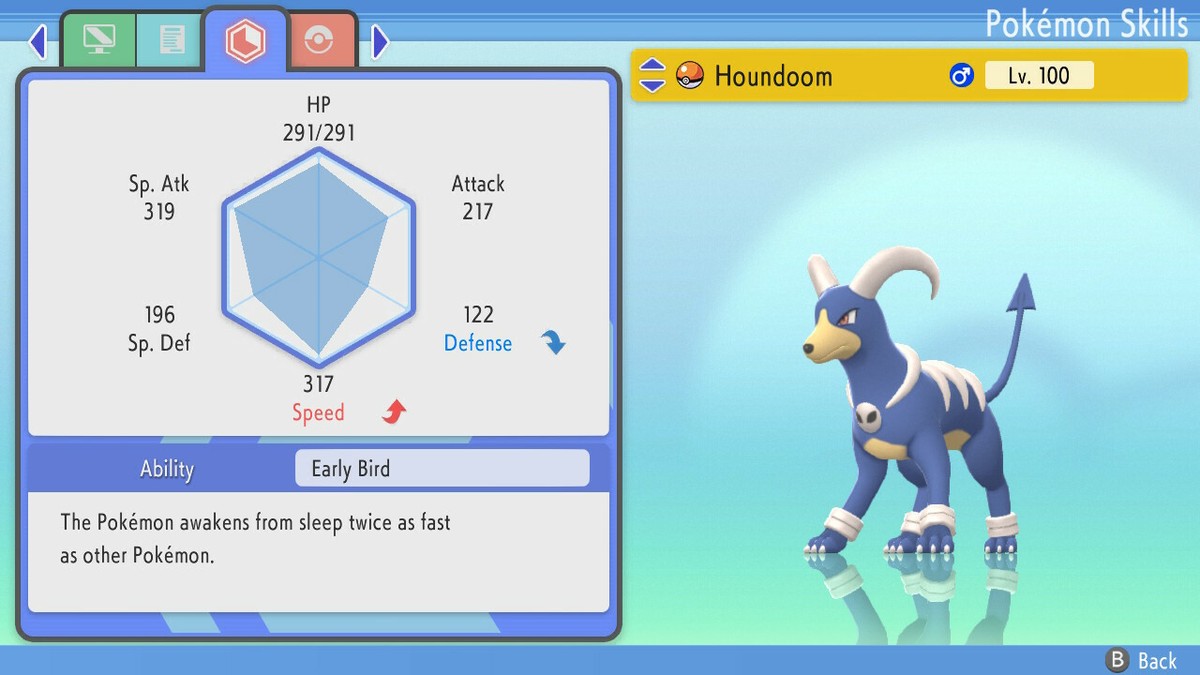The width and height of the screenshot is (1200, 675).
Task: Switch to the green monitor summary tab
Action: pos(99,41)
